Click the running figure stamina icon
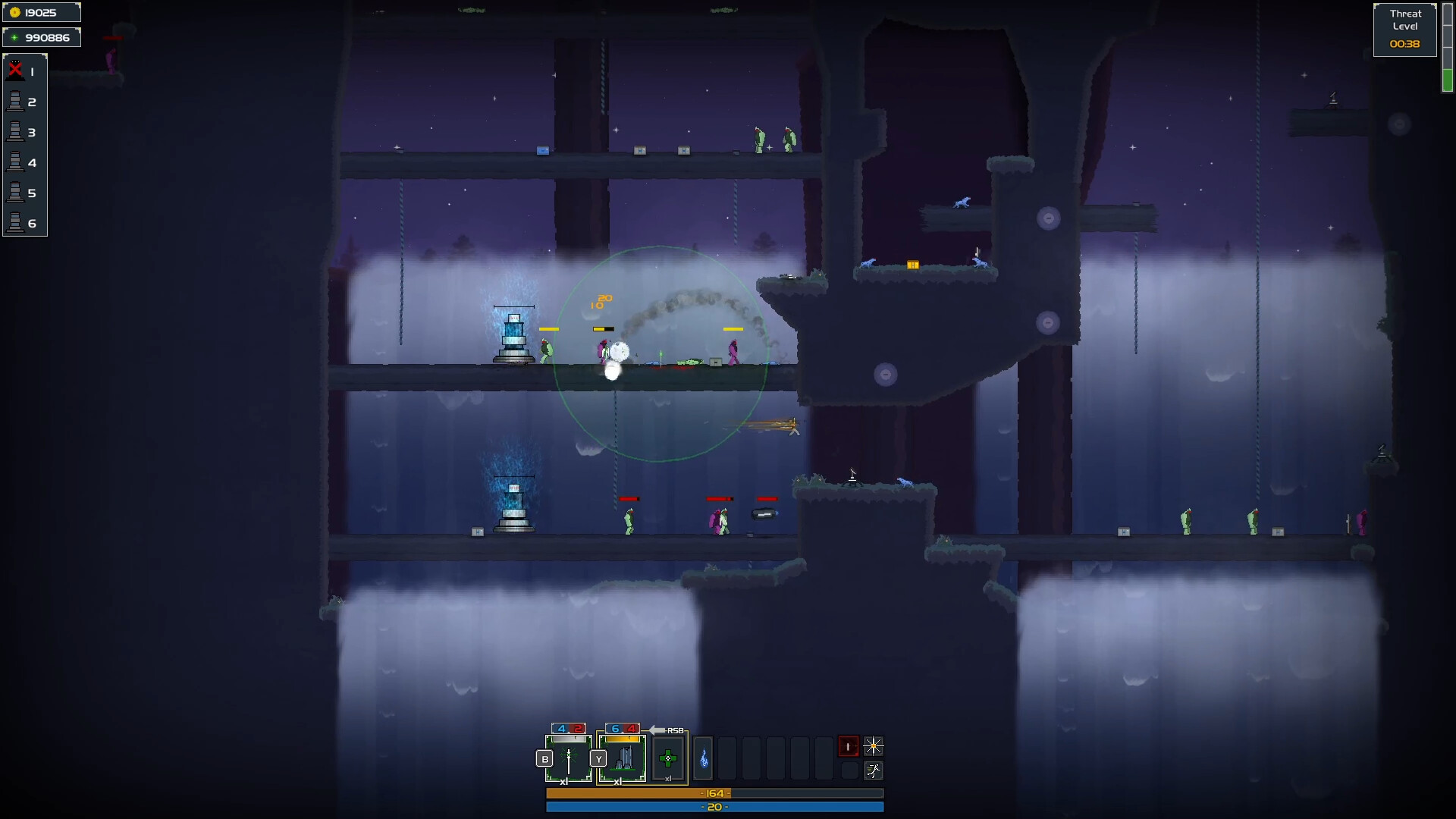Viewport: 1456px width, 819px height. click(x=874, y=770)
